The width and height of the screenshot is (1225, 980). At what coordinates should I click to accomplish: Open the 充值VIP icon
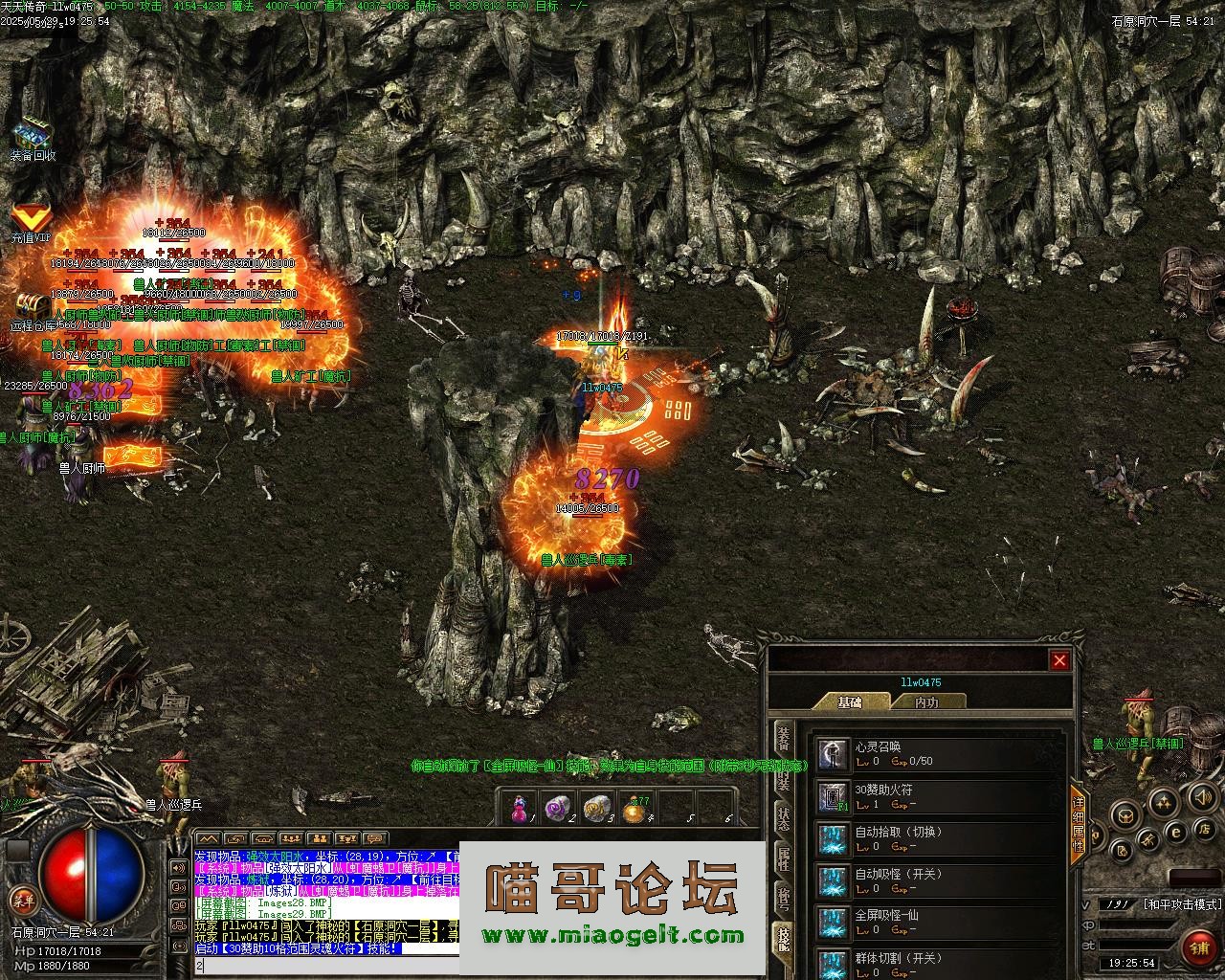coord(31,218)
